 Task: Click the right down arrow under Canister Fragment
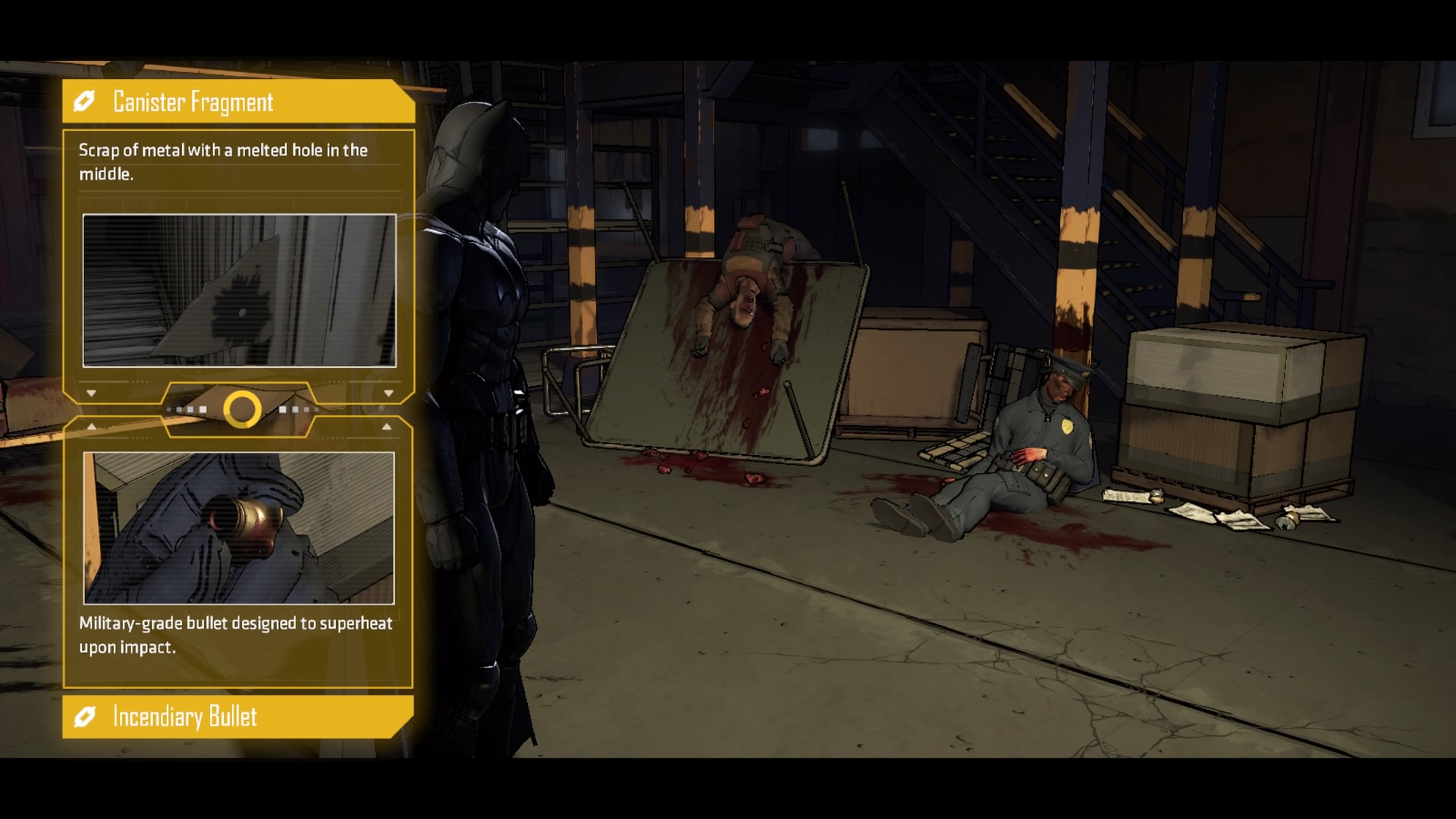[388, 392]
